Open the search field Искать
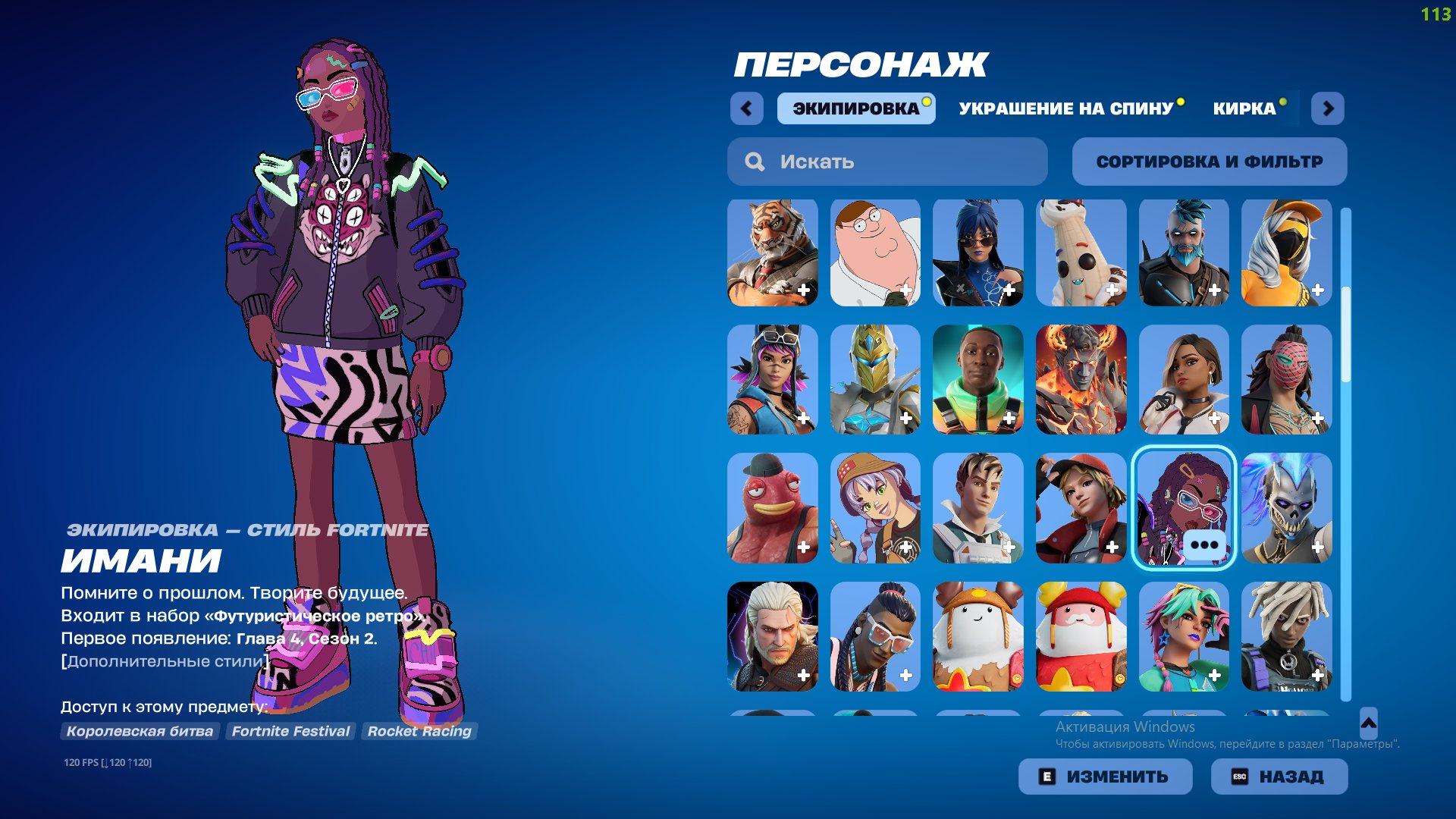The width and height of the screenshot is (1456, 819). click(886, 161)
